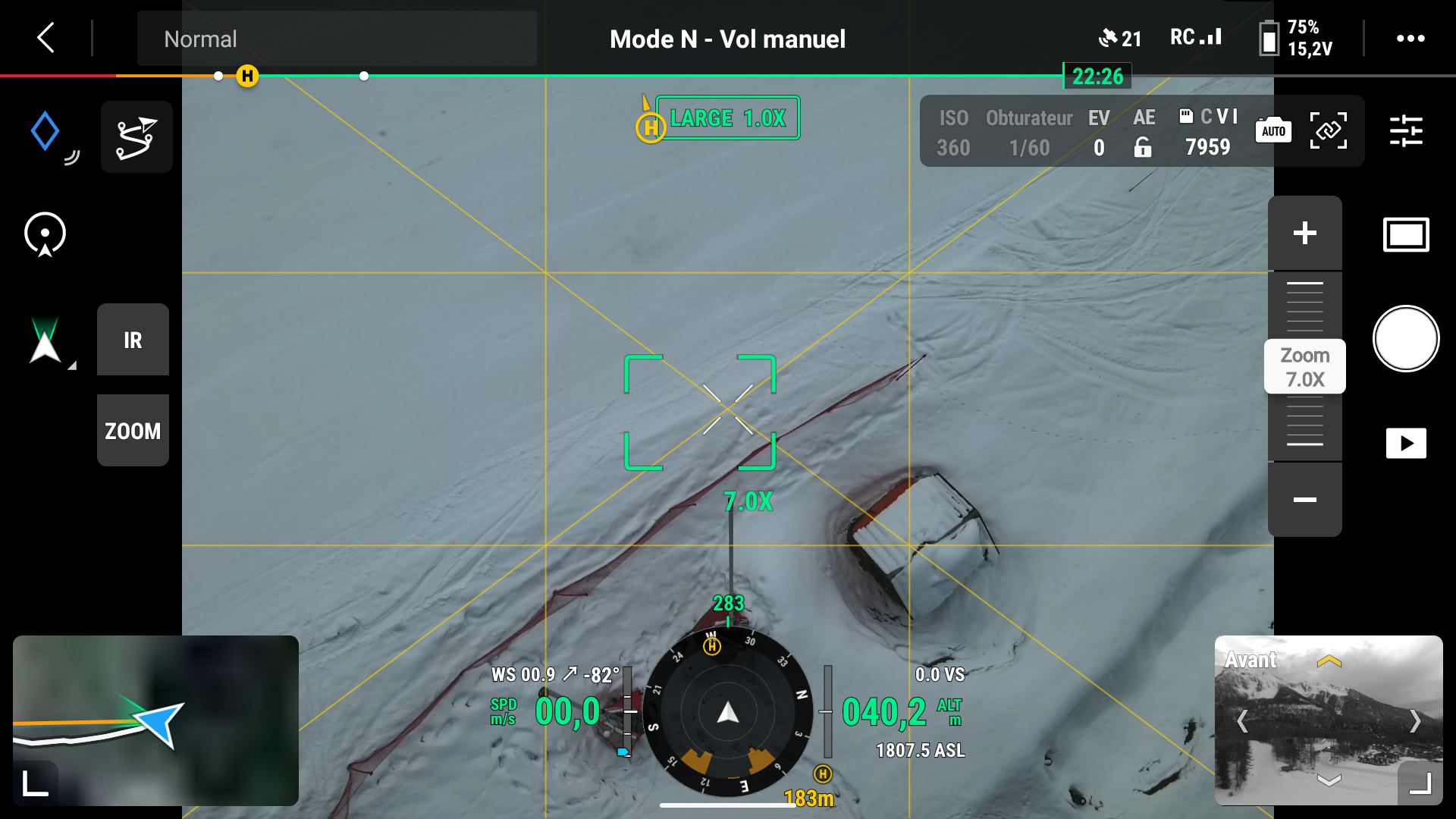
Task: Decrease zoom with the minus button
Action: coord(1304,500)
